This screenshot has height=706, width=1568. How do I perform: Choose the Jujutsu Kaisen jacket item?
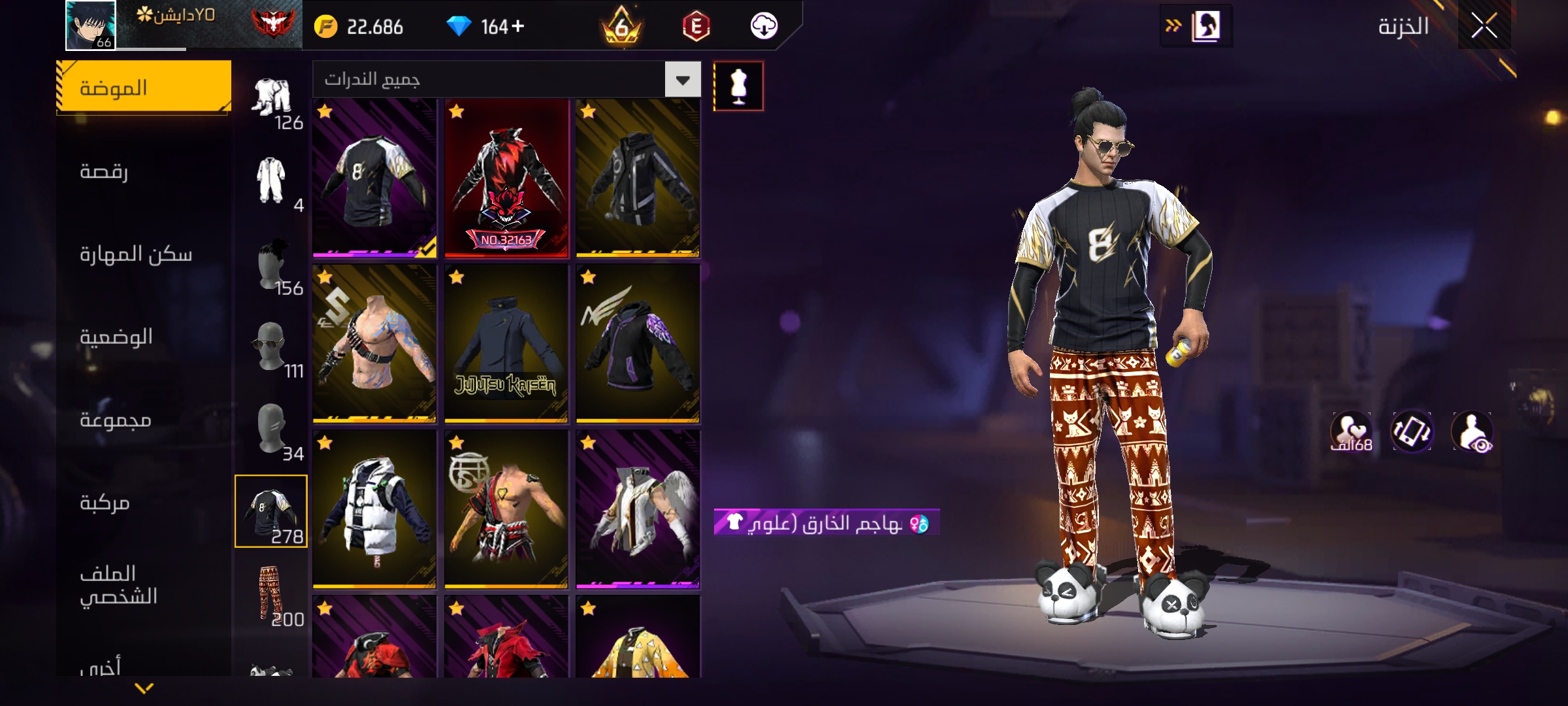pos(506,344)
